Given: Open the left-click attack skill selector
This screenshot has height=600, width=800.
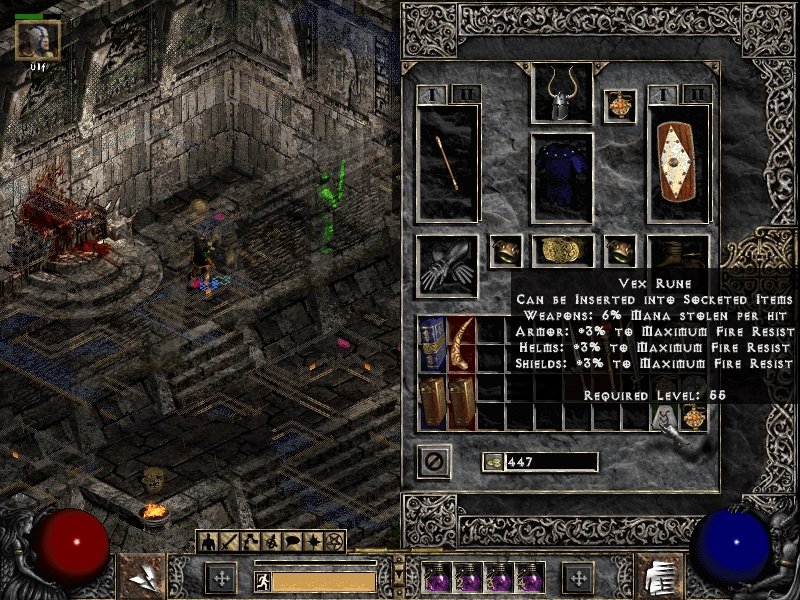Looking at the screenshot, I should 138,577.
